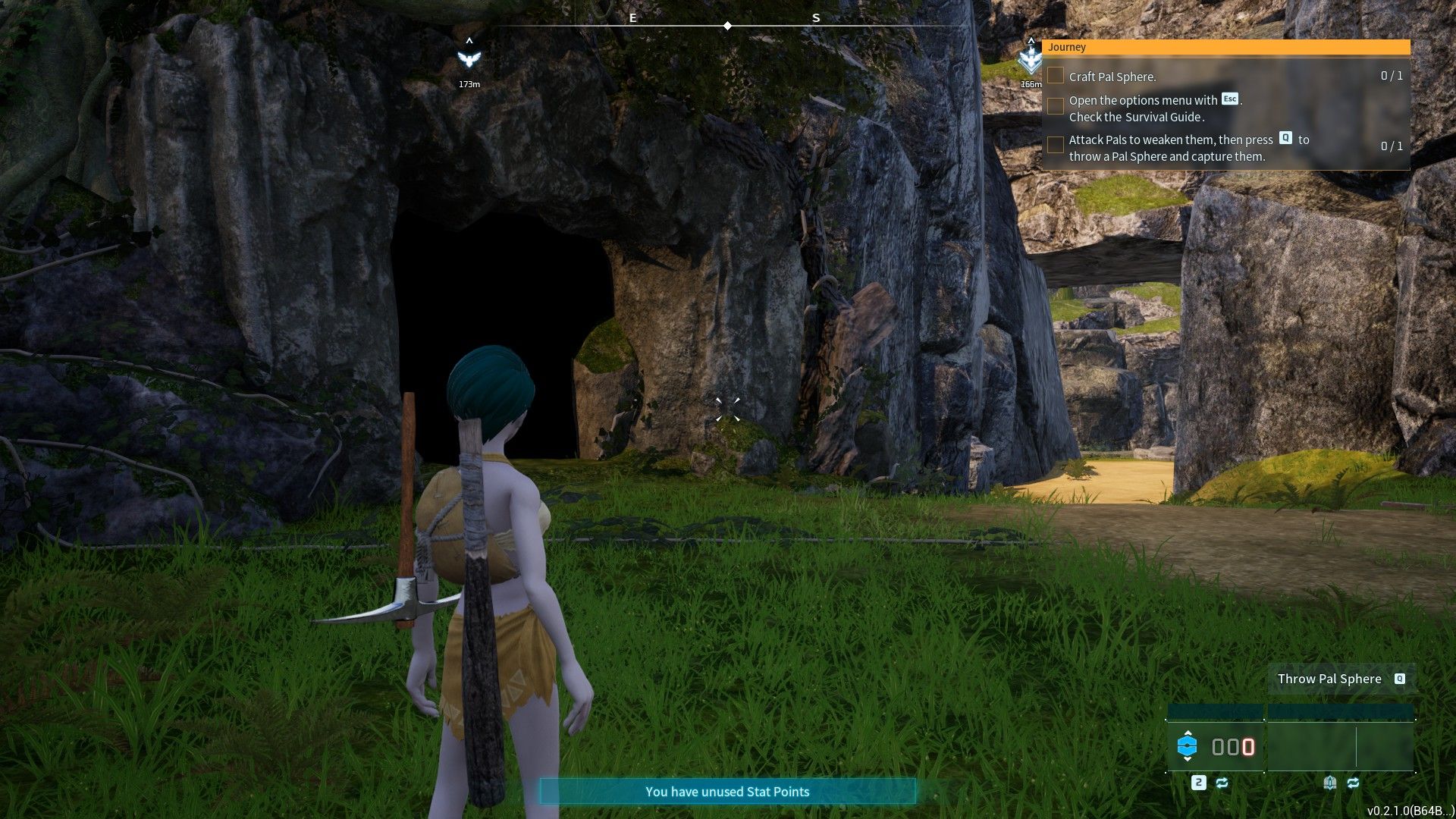Select the Journey tracker header
1456x819 pixels.
[1225, 47]
